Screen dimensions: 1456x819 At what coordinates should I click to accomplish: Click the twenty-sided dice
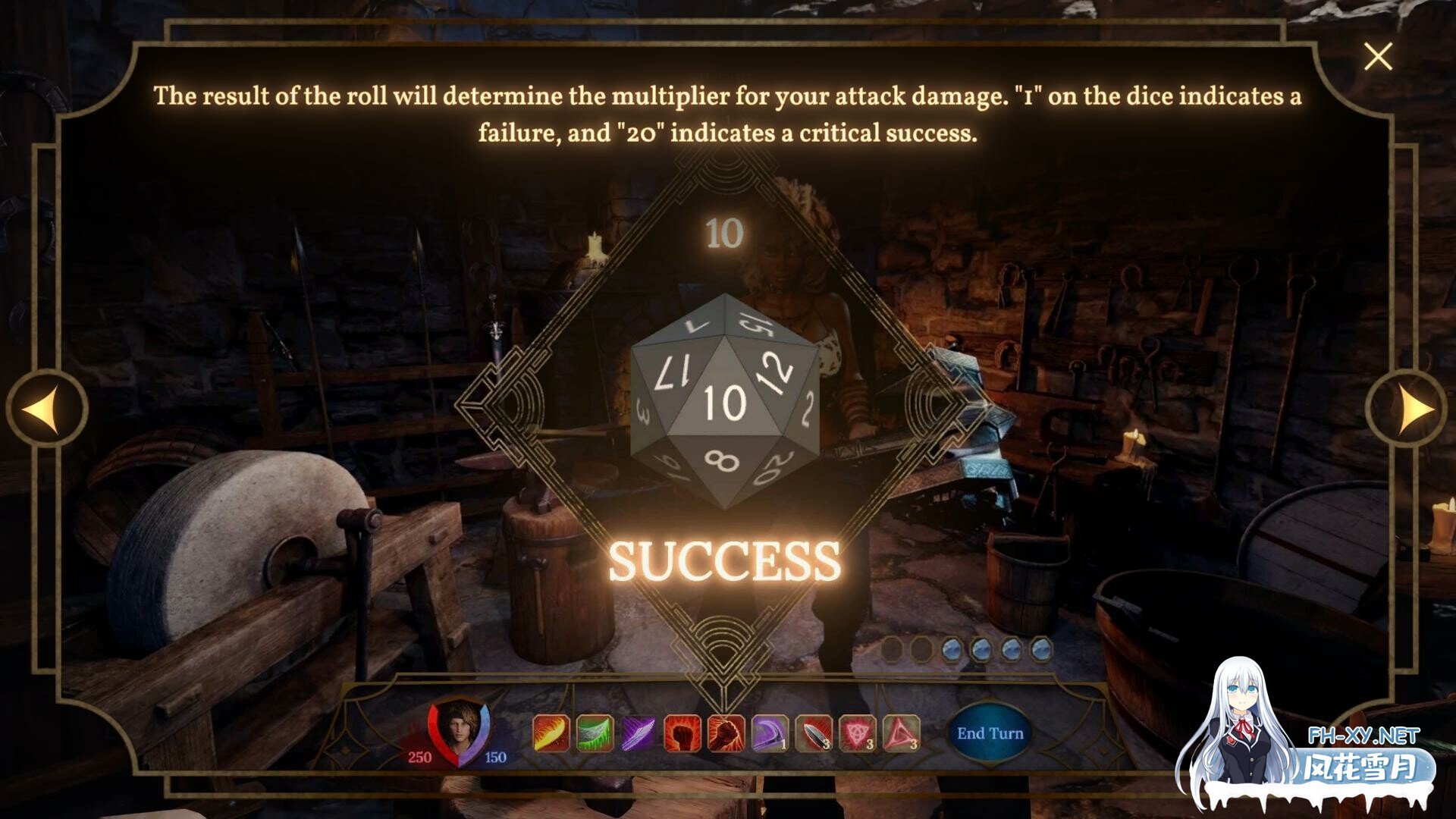(724, 402)
